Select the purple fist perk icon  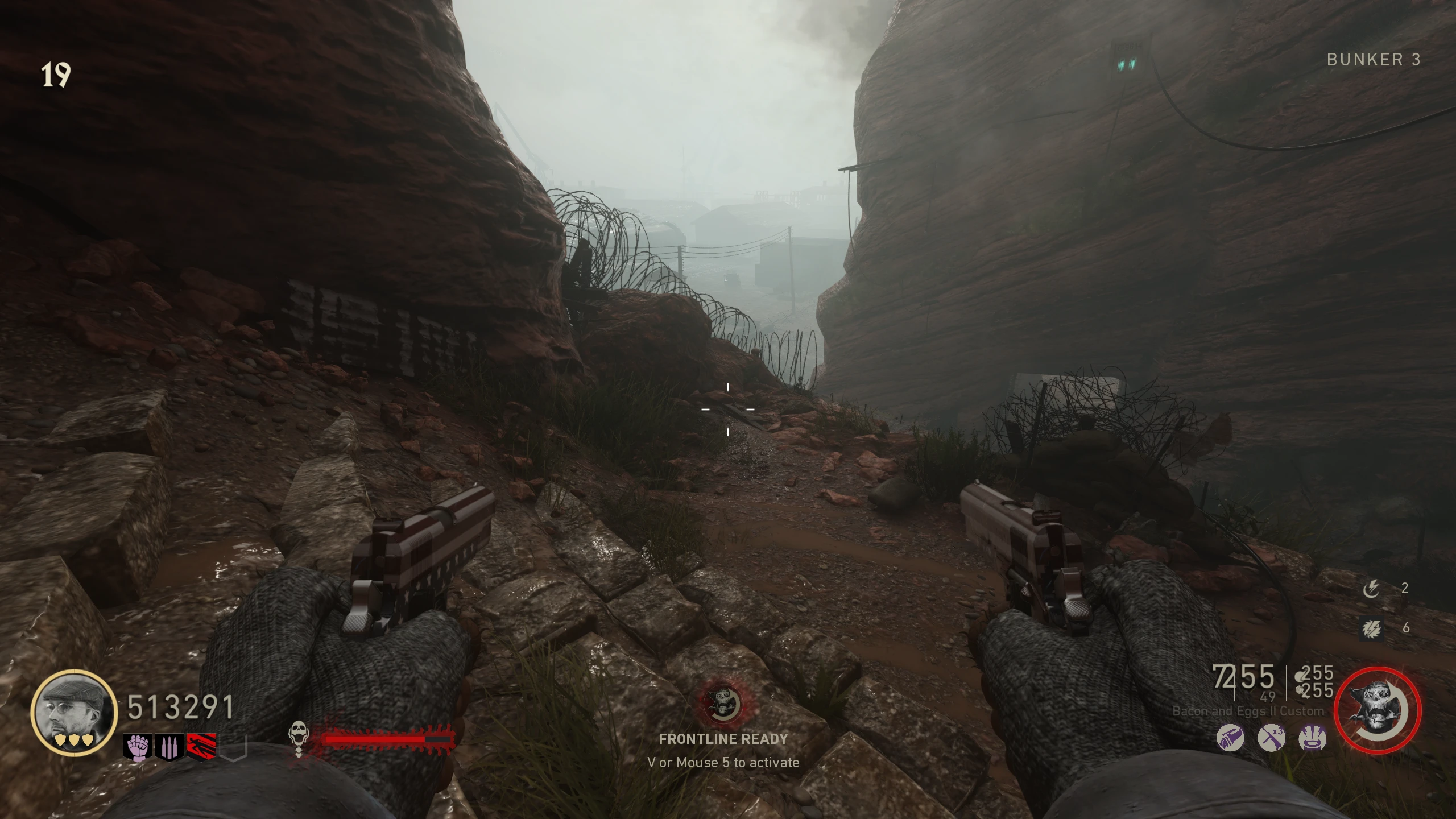[138, 746]
